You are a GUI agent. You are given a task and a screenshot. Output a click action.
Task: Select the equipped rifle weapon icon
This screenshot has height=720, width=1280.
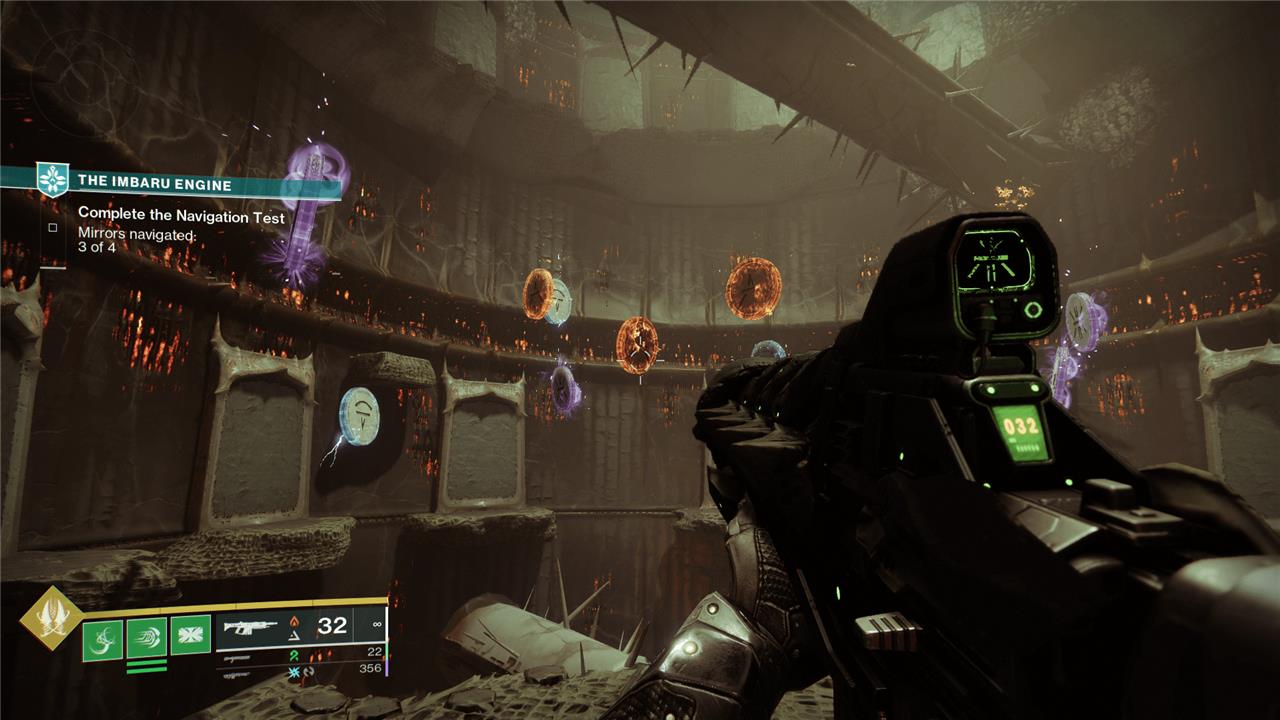(x=250, y=627)
